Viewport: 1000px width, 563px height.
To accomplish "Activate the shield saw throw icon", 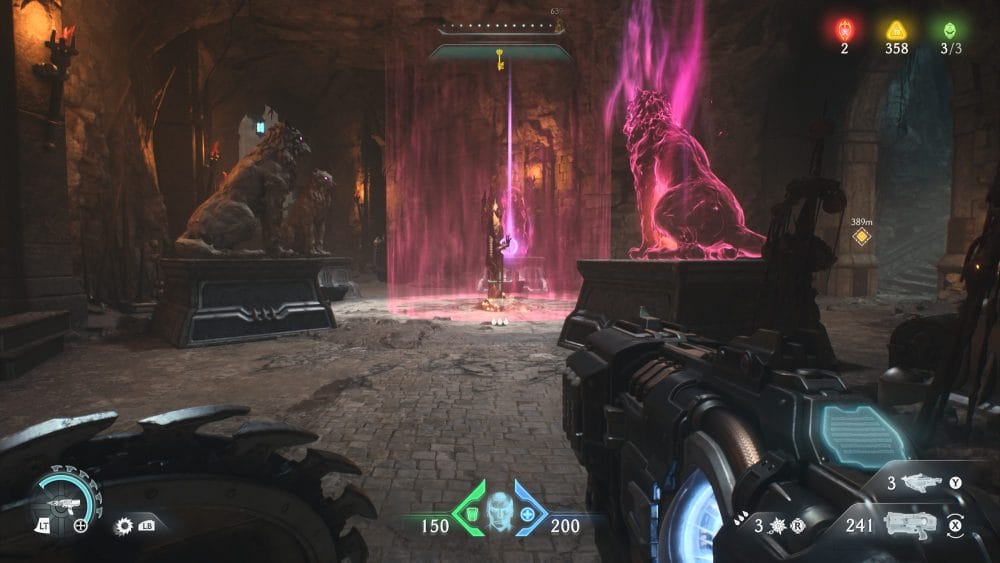I will [x=124, y=524].
